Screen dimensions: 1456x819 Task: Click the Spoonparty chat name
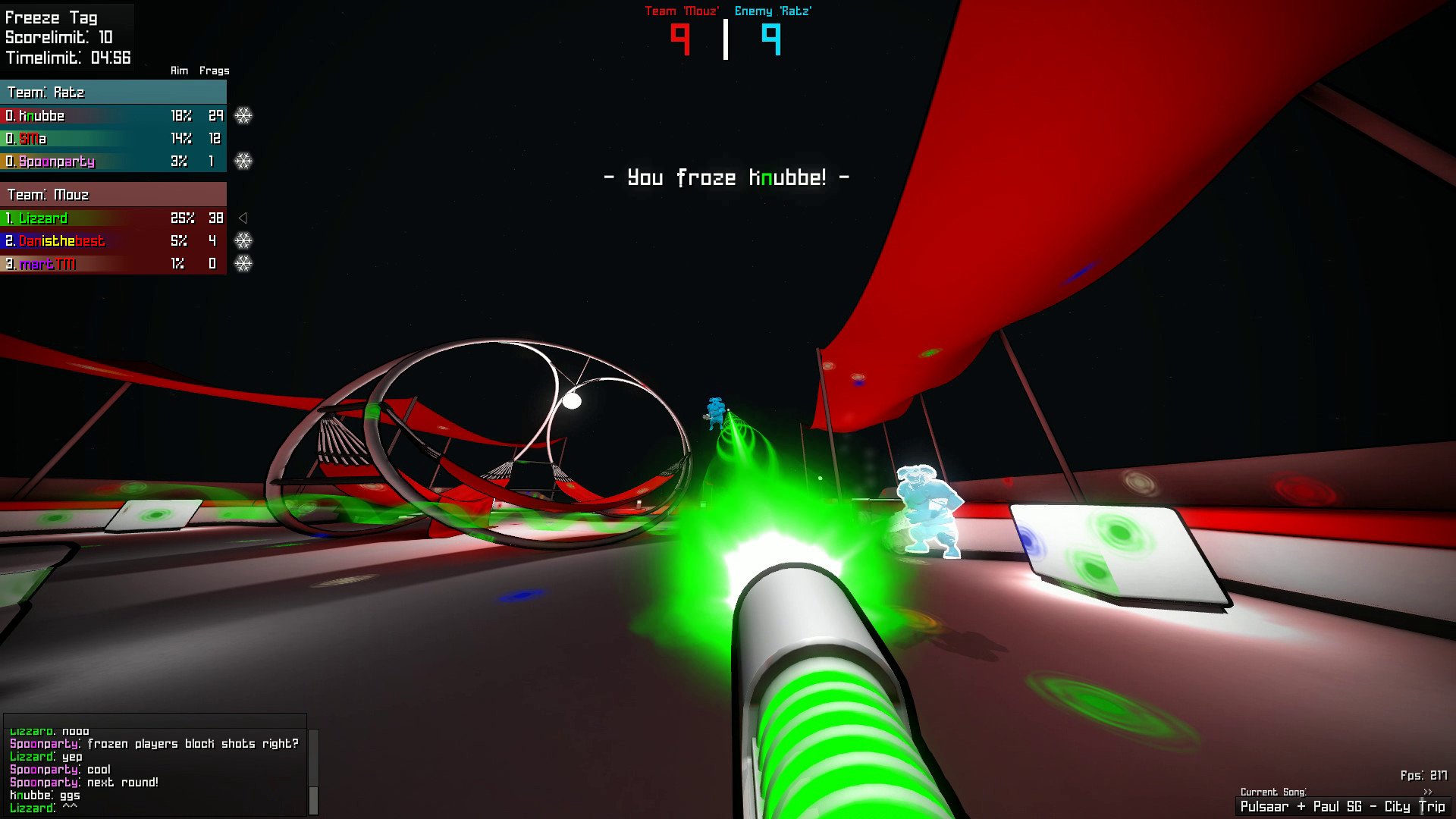click(x=43, y=744)
